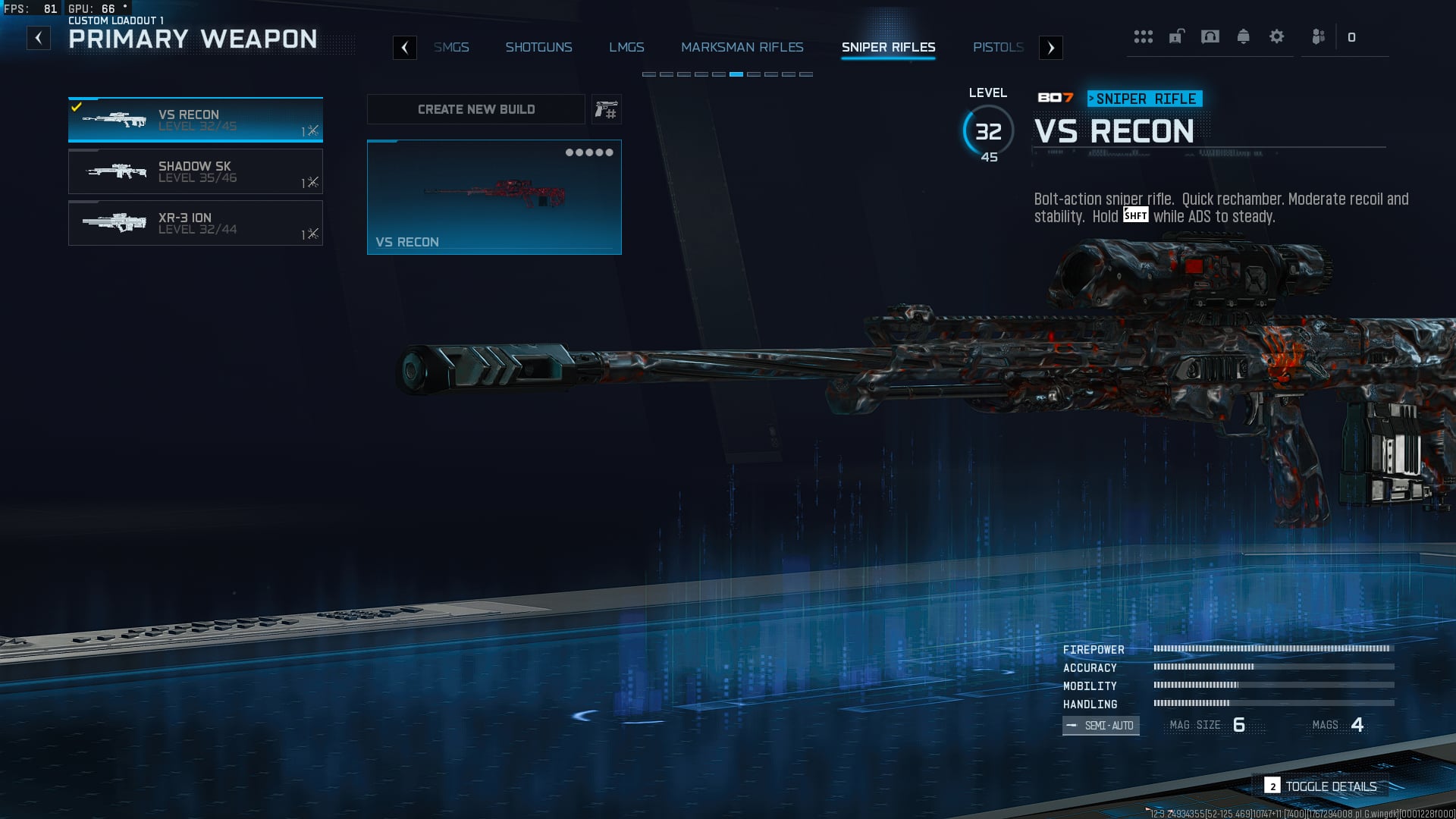This screenshot has height=819, width=1456.
Task: Select the VS Recon sniper rifle
Action: pyautogui.click(x=196, y=120)
